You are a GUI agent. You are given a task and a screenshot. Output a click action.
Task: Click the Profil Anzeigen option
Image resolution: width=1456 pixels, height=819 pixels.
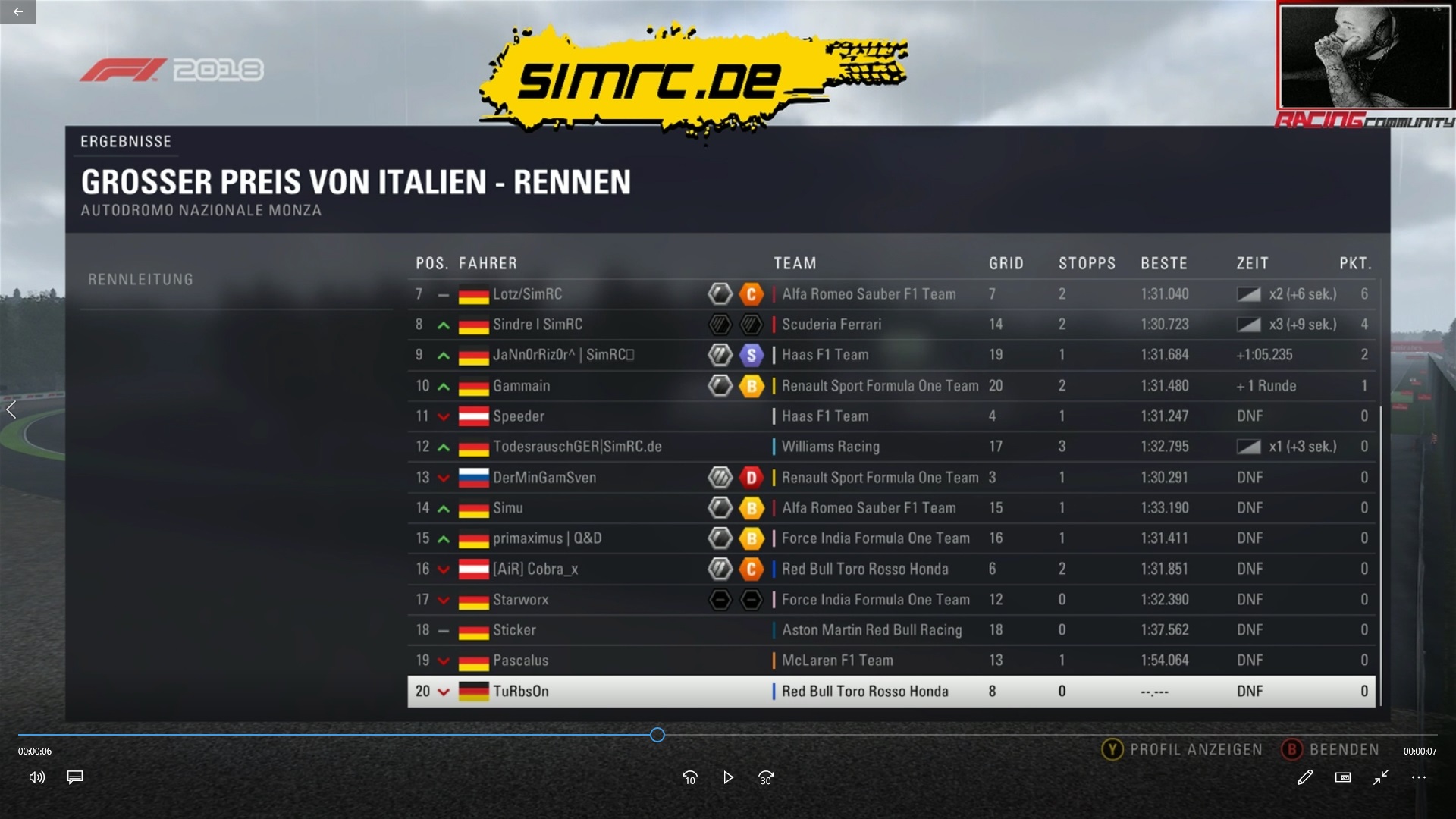pos(1182,750)
